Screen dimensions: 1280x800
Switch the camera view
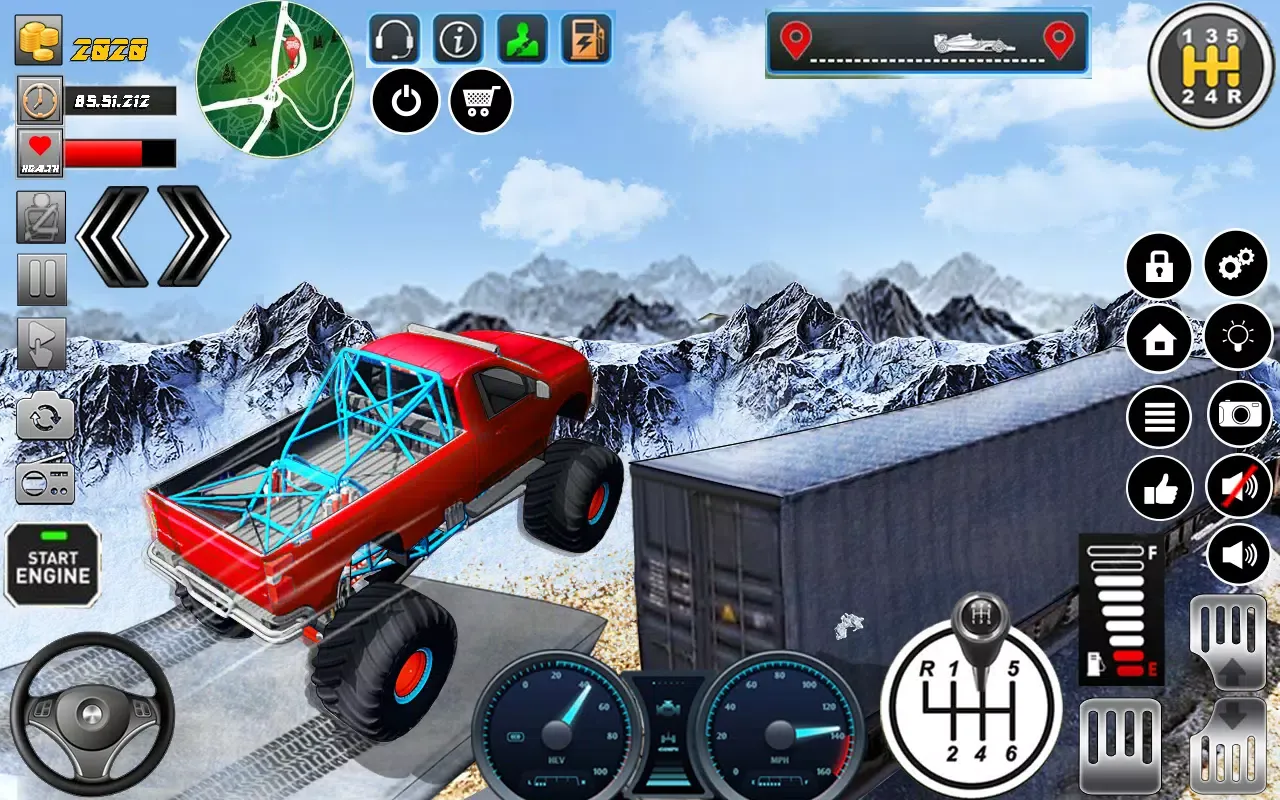pos(44,416)
